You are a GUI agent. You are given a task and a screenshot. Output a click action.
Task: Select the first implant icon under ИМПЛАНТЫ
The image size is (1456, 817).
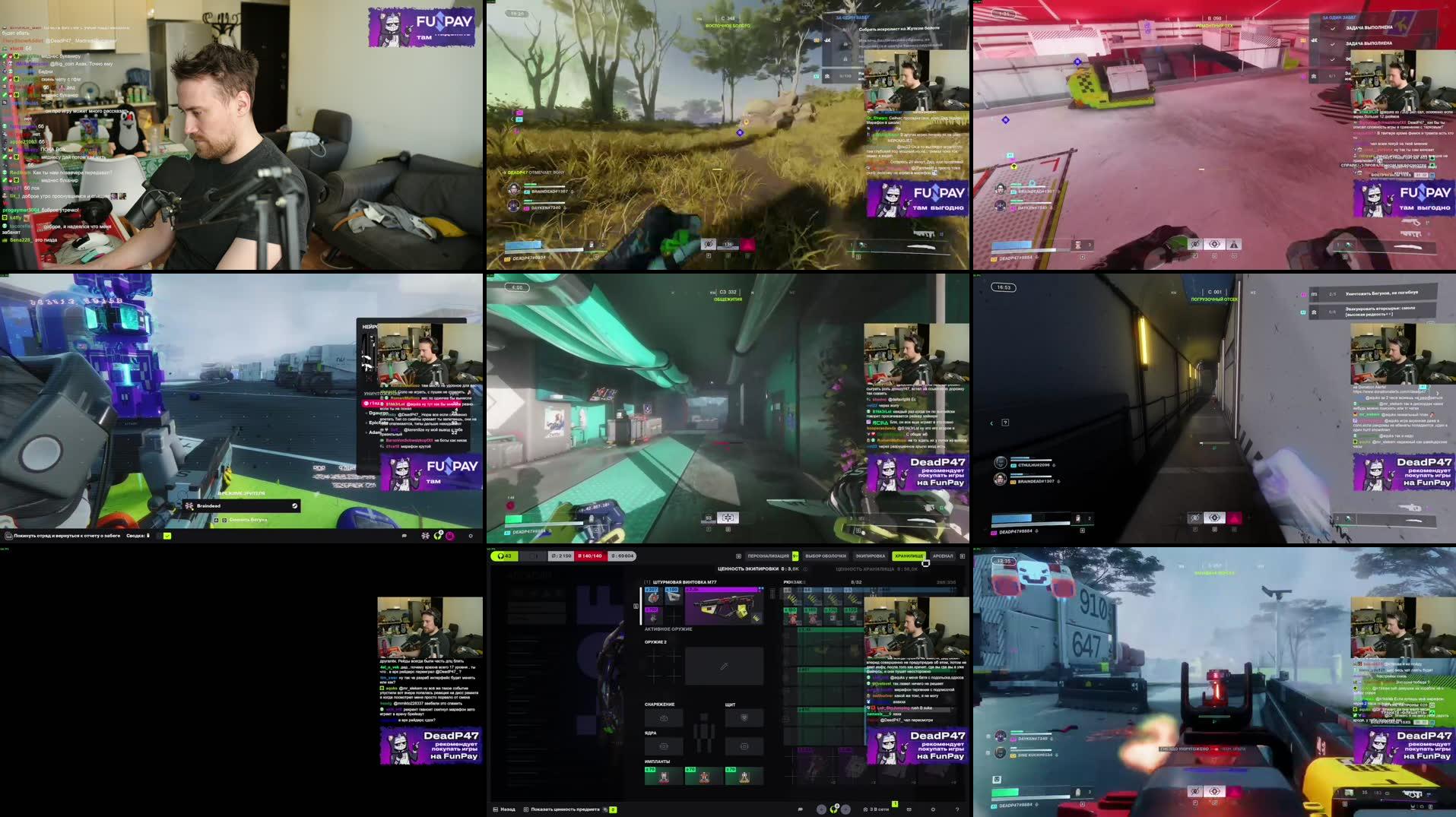[x=664, y=777]
